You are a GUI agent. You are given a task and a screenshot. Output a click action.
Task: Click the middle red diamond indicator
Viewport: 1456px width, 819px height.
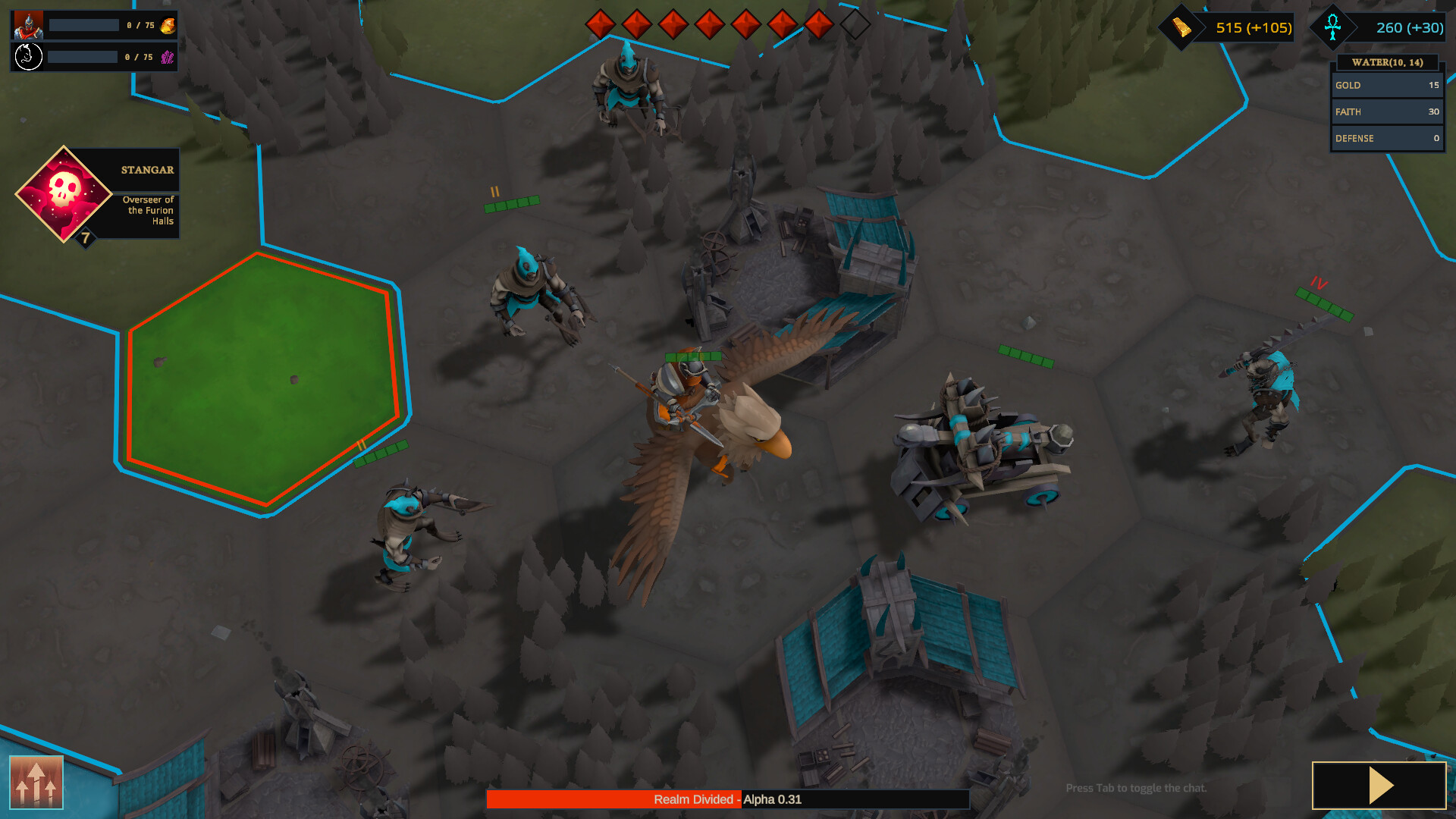pos(709,24)
